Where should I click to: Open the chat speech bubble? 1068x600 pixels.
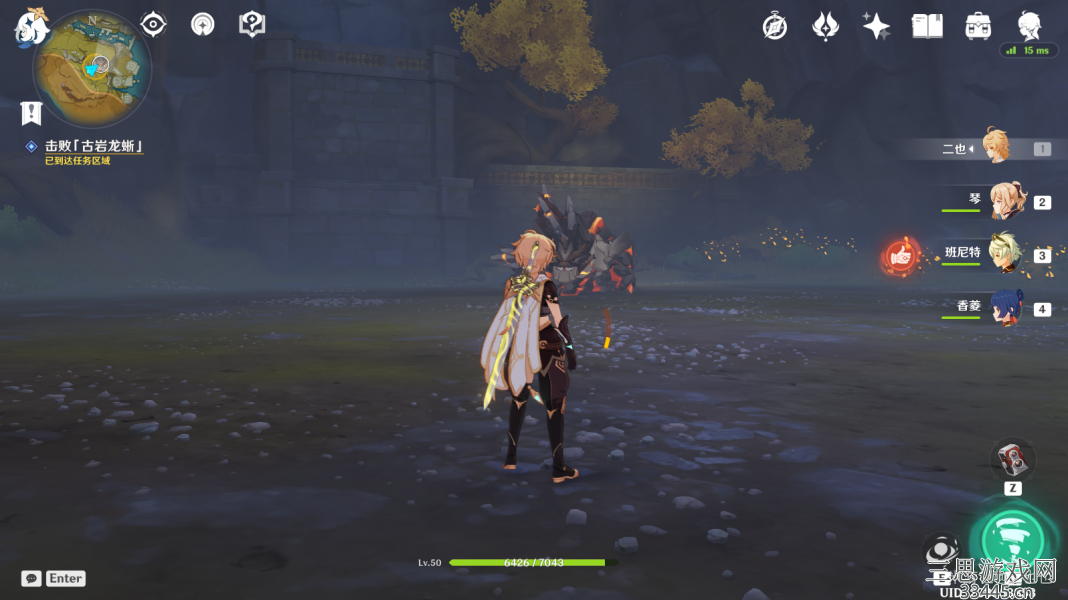tap(31, 578)
